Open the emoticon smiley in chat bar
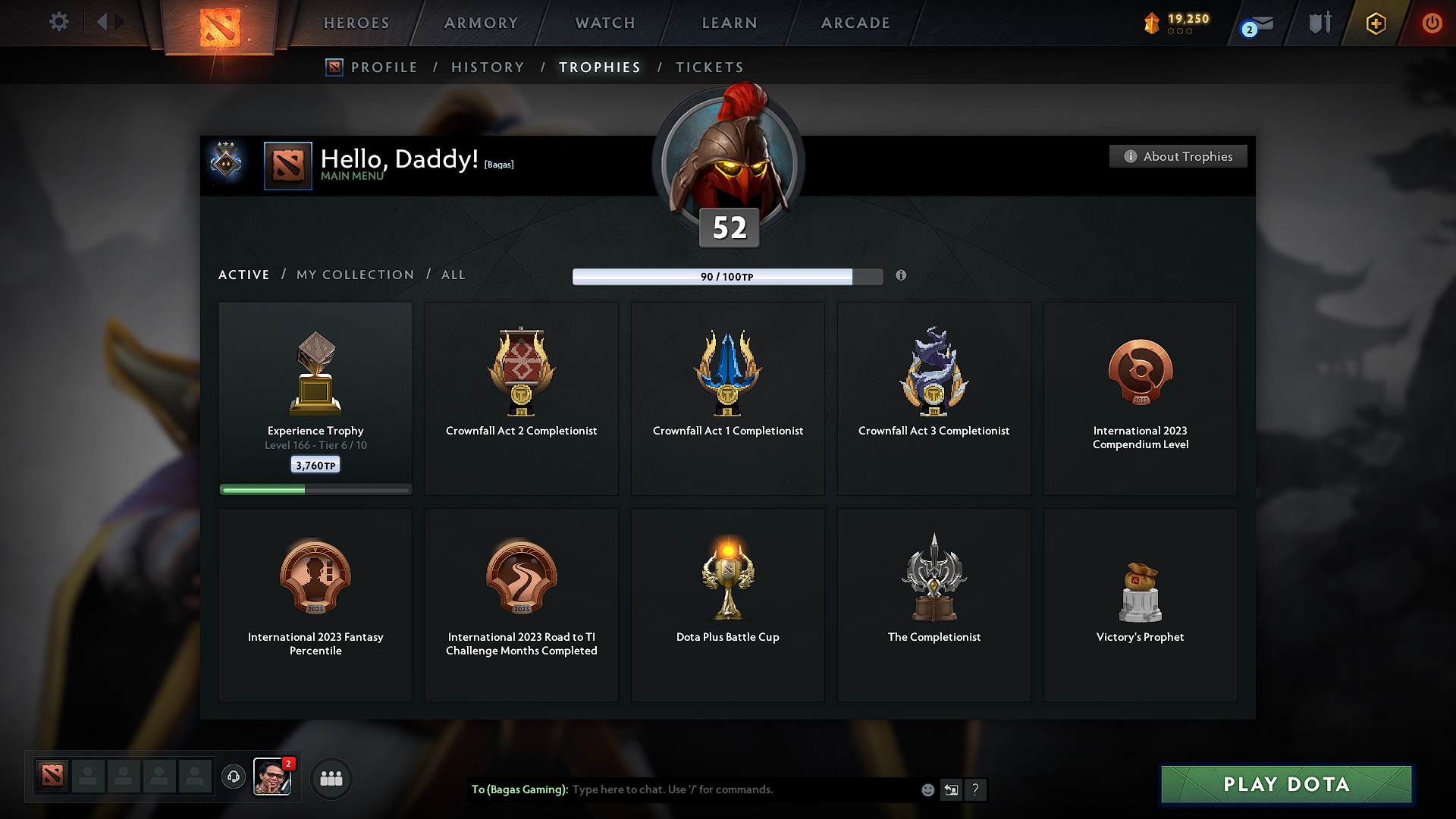This screenshot has width=1456, height=819. tap(927, 789)
